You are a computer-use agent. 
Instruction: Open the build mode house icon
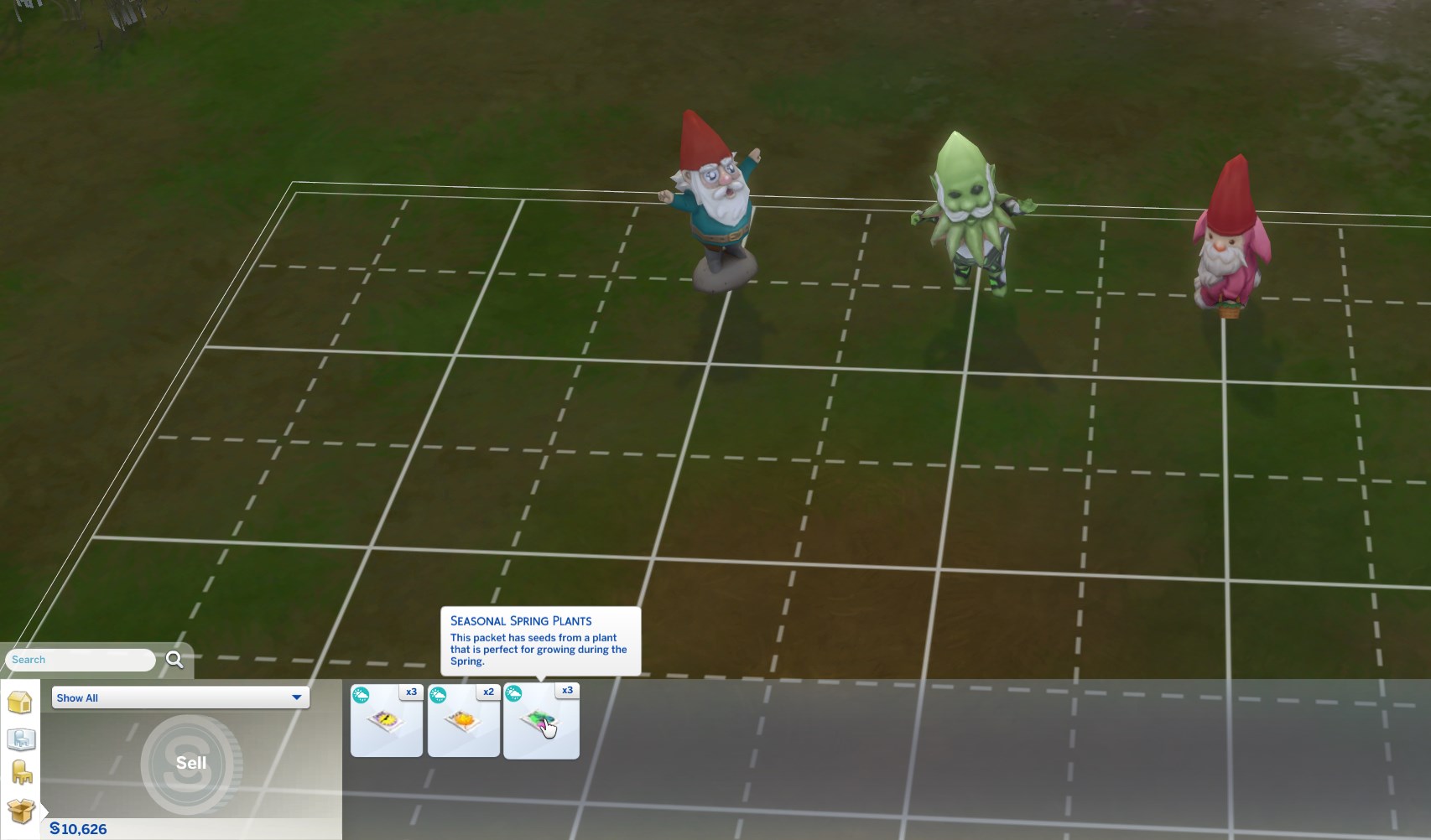tap(20, 703)
